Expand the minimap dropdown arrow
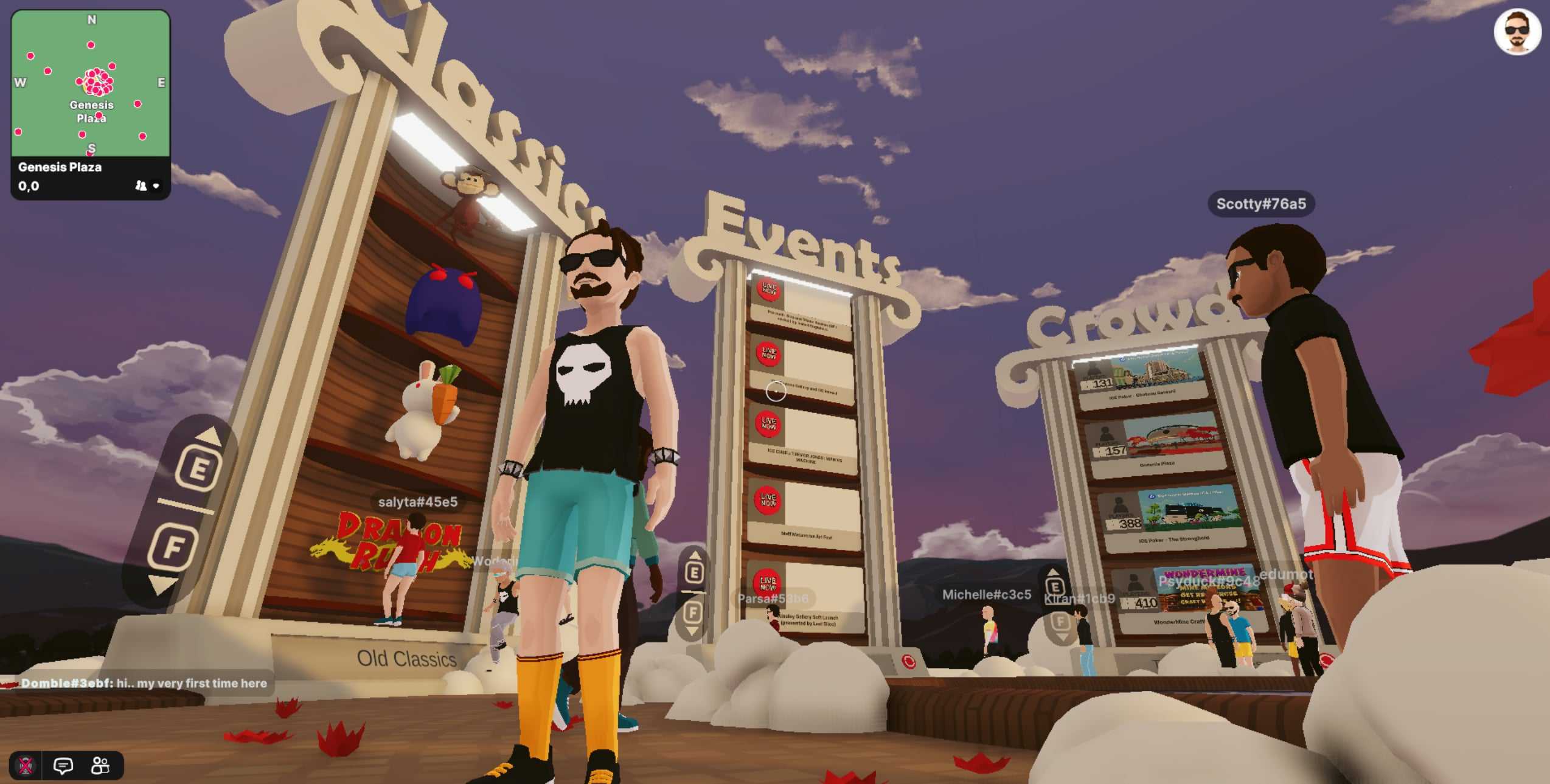1550x784 pixels. point(156,186)
